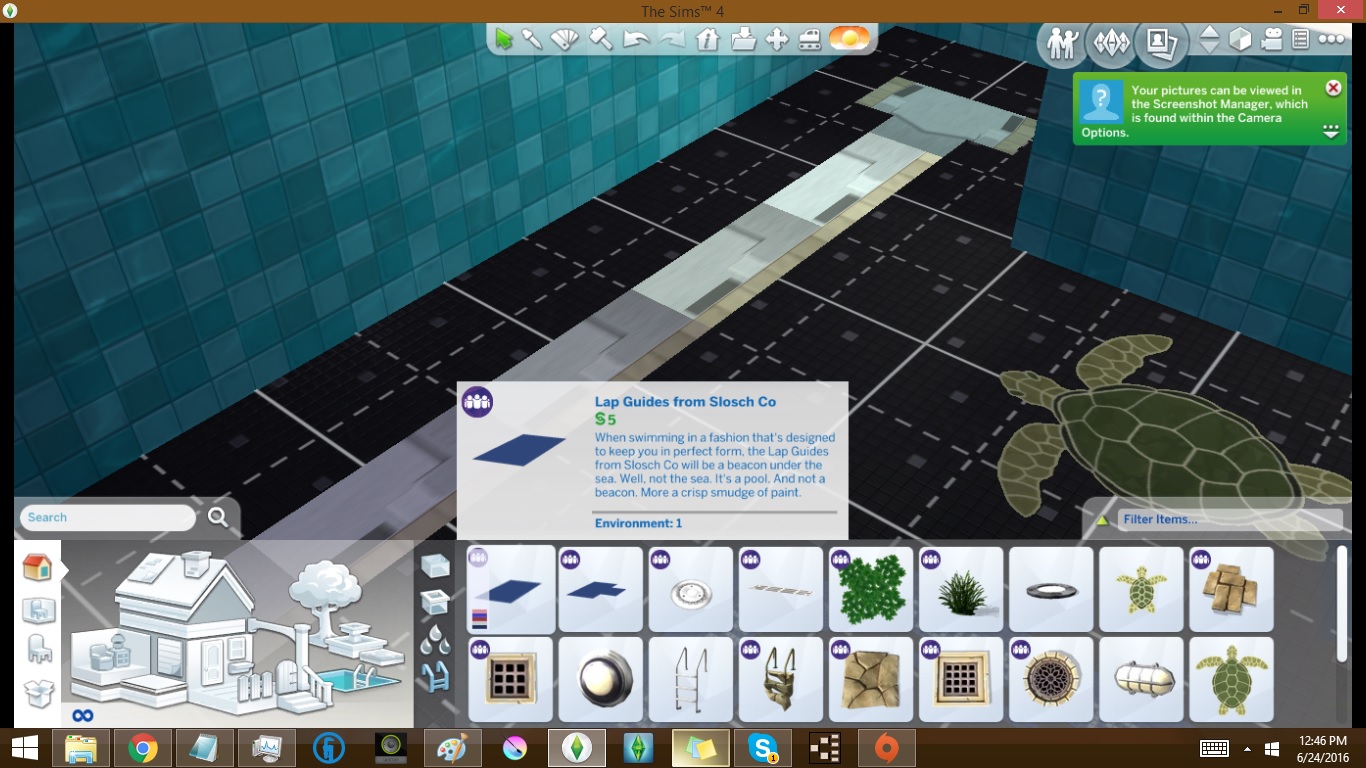Open the Design tool with swatch fan icon
This screenshot has width=1366, height=768.
pos(565,38)
